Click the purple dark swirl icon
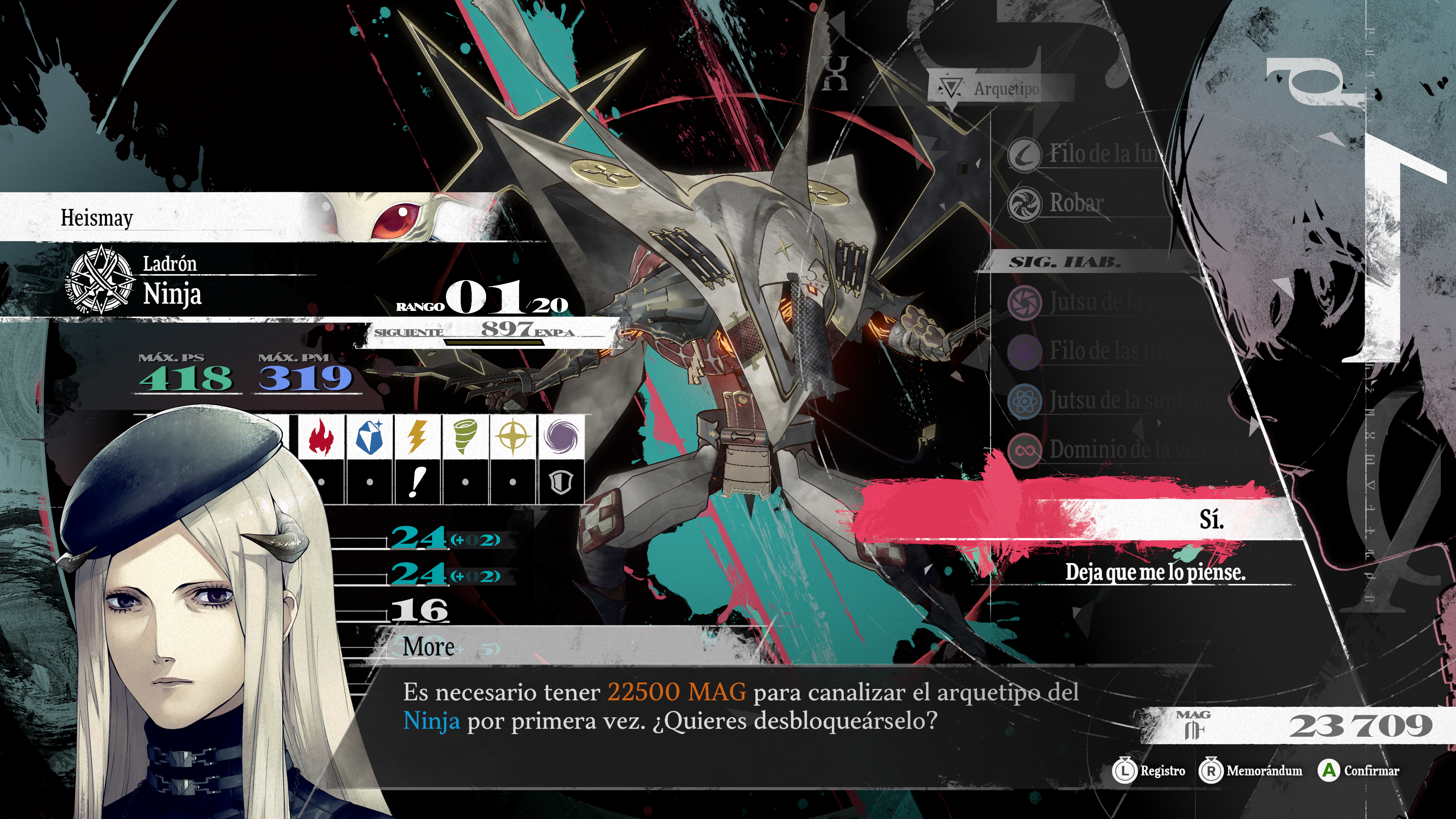 click(561, 438)
